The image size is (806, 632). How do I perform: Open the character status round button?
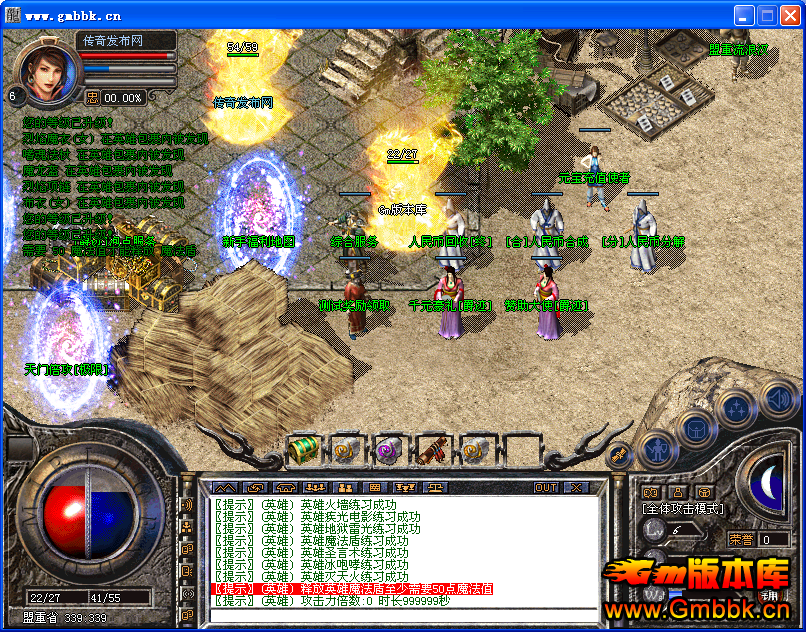click(656, 449)
